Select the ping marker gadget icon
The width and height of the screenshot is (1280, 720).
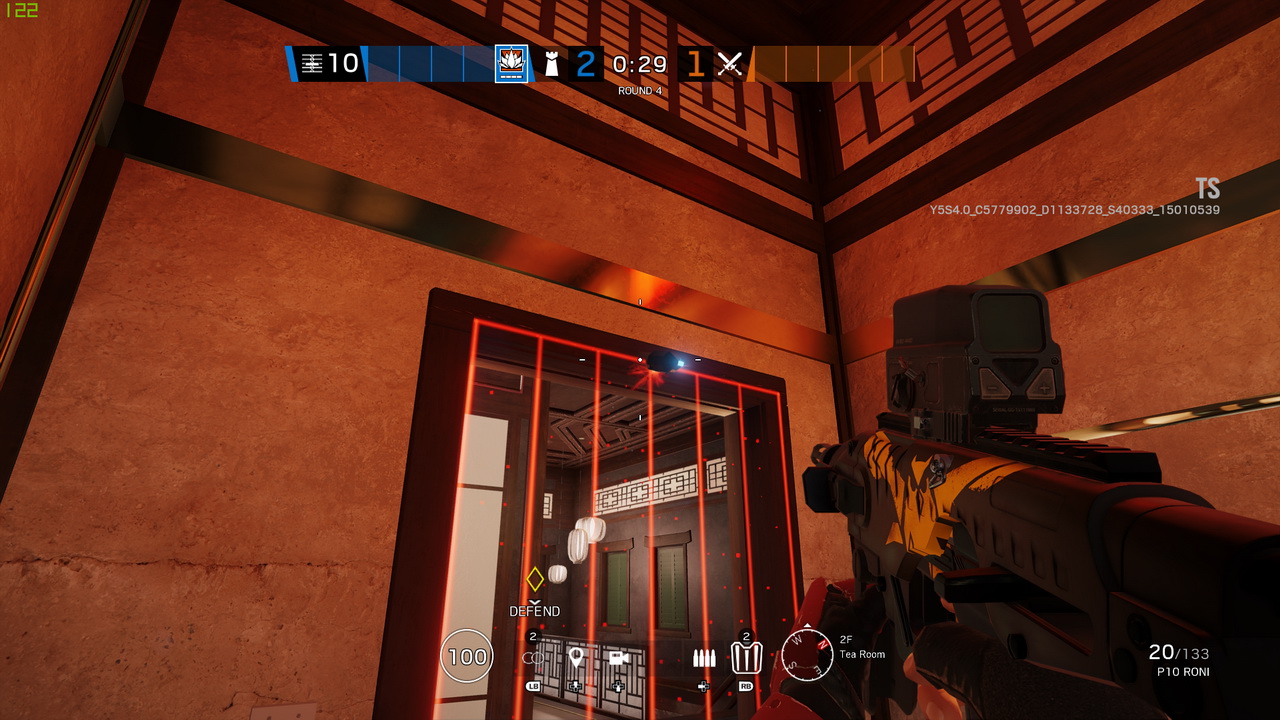pos(576,657)
